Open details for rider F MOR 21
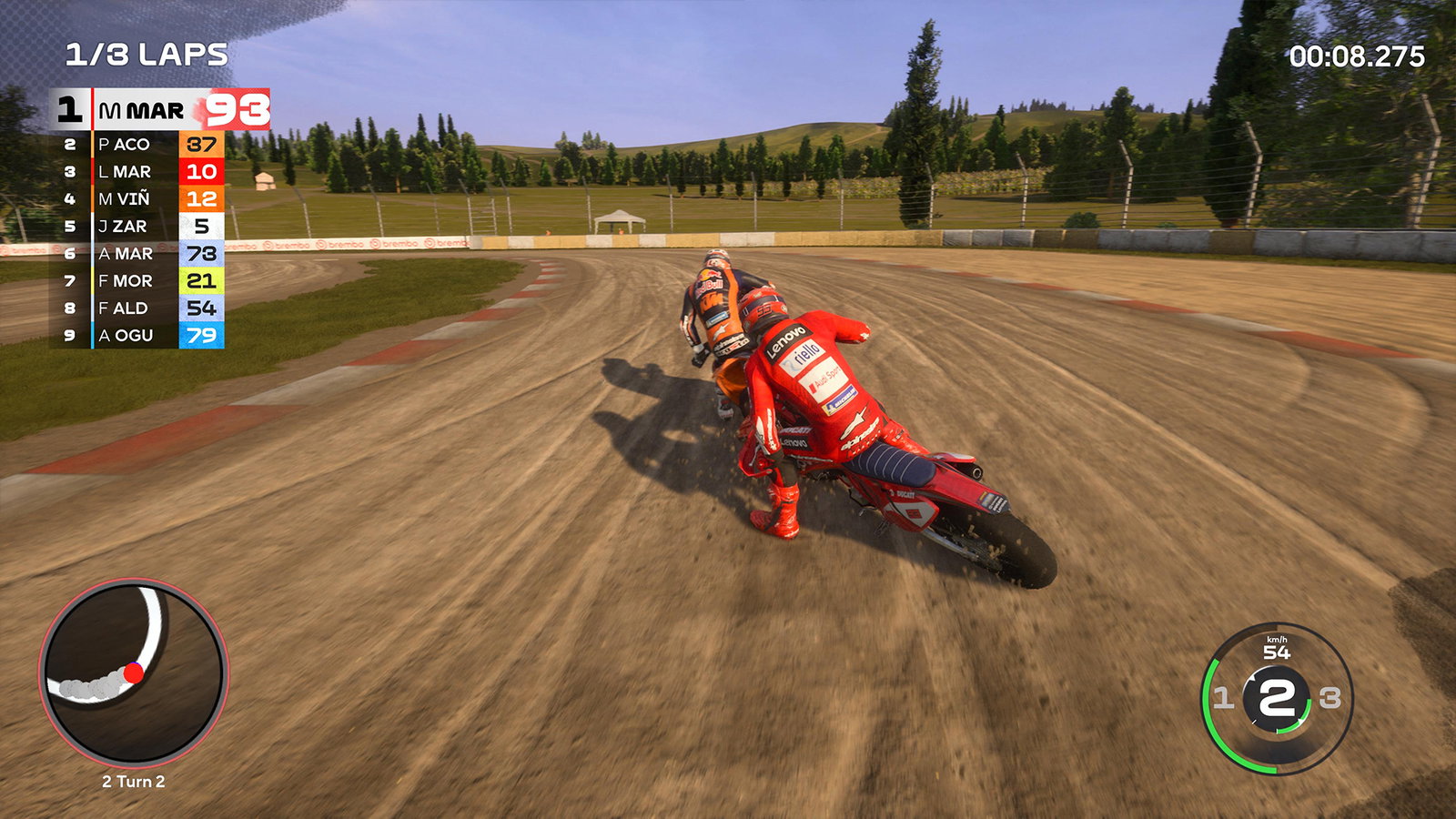Viewport: 1456px width, 819px height. (127, 280)
